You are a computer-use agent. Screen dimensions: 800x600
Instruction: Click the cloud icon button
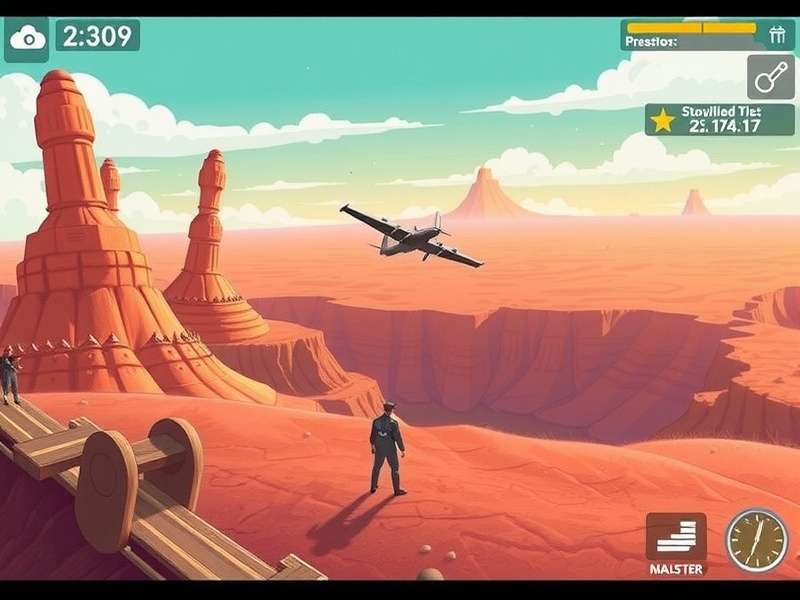click(x=27, y=38)
